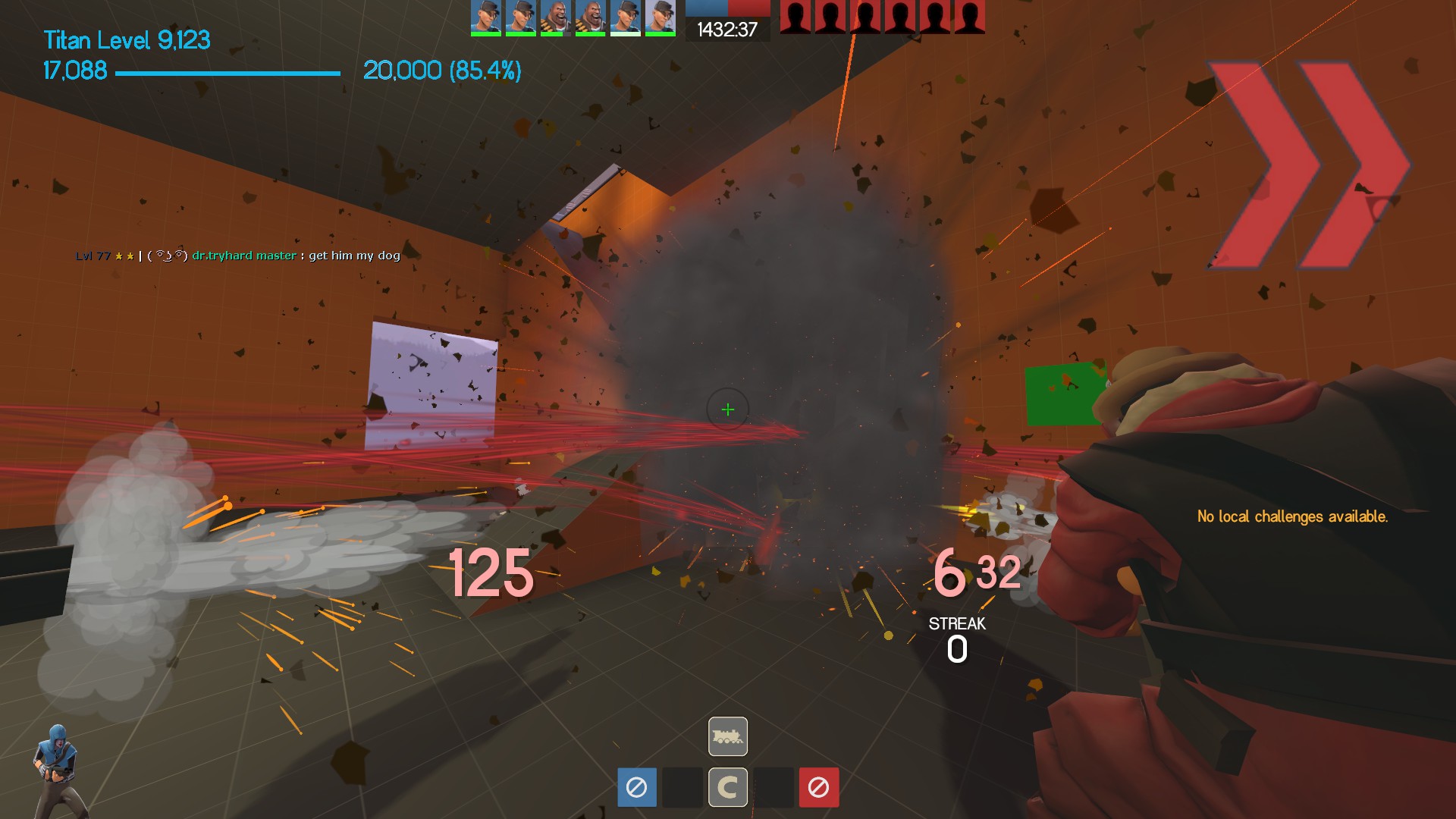Click the train locomotive icon
Screen dimensions: 1456x819
tap(728, 736)
